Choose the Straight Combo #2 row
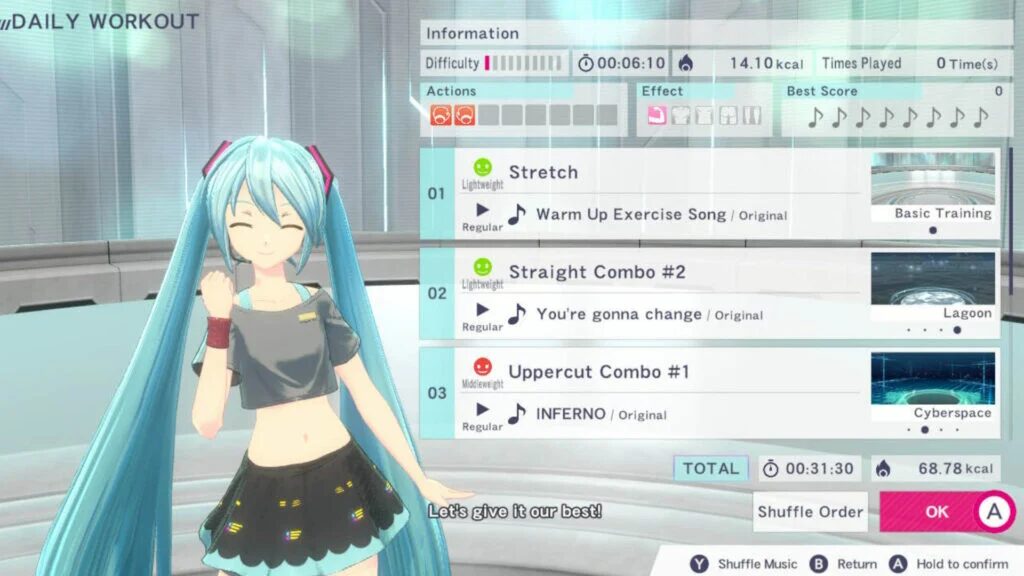This screenshot has height=576, width=1024. pyautogui.click(x=660, y=273)
